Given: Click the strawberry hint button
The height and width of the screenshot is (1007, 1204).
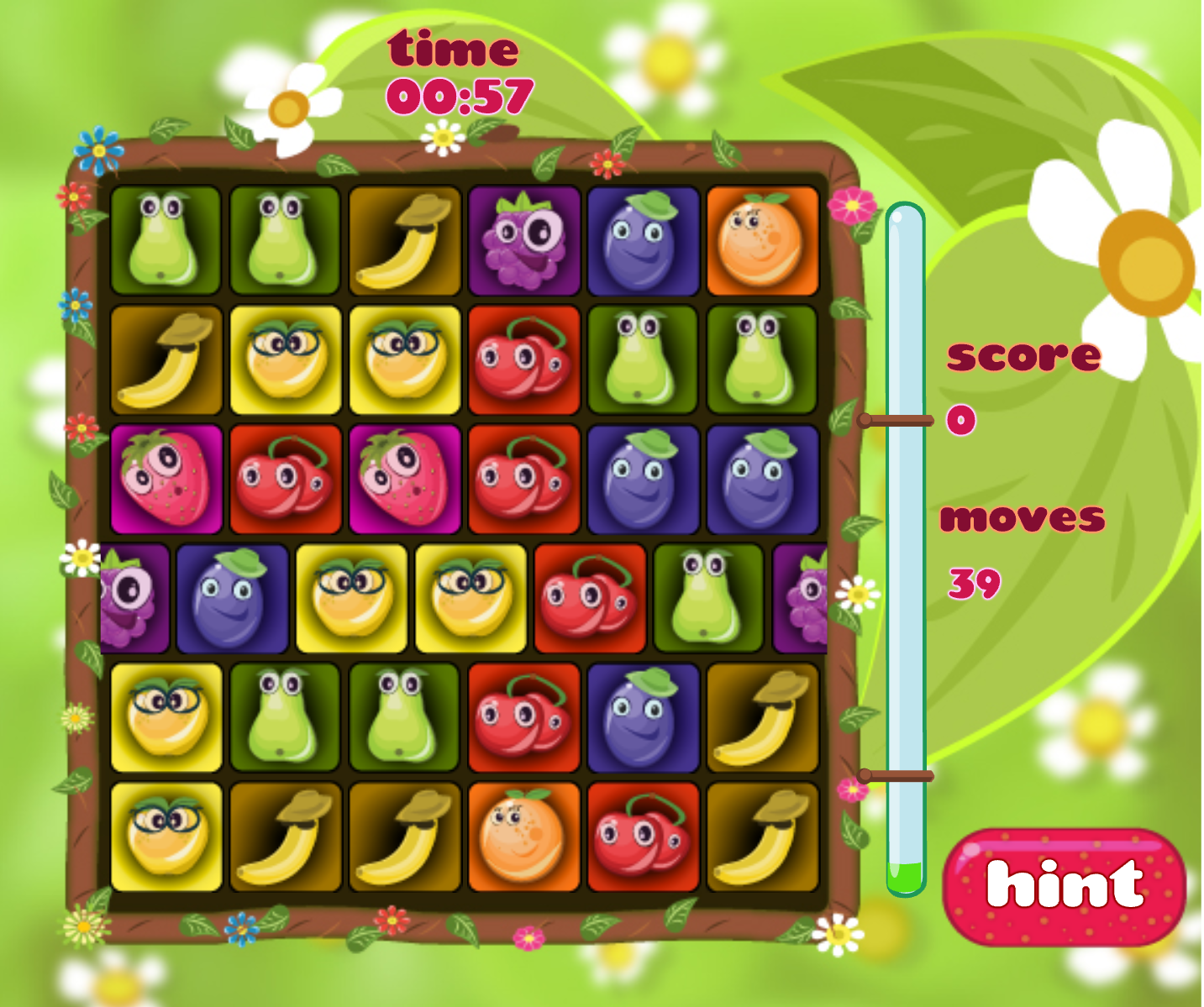Looking at the screenshot, I should coord(1064,887).
